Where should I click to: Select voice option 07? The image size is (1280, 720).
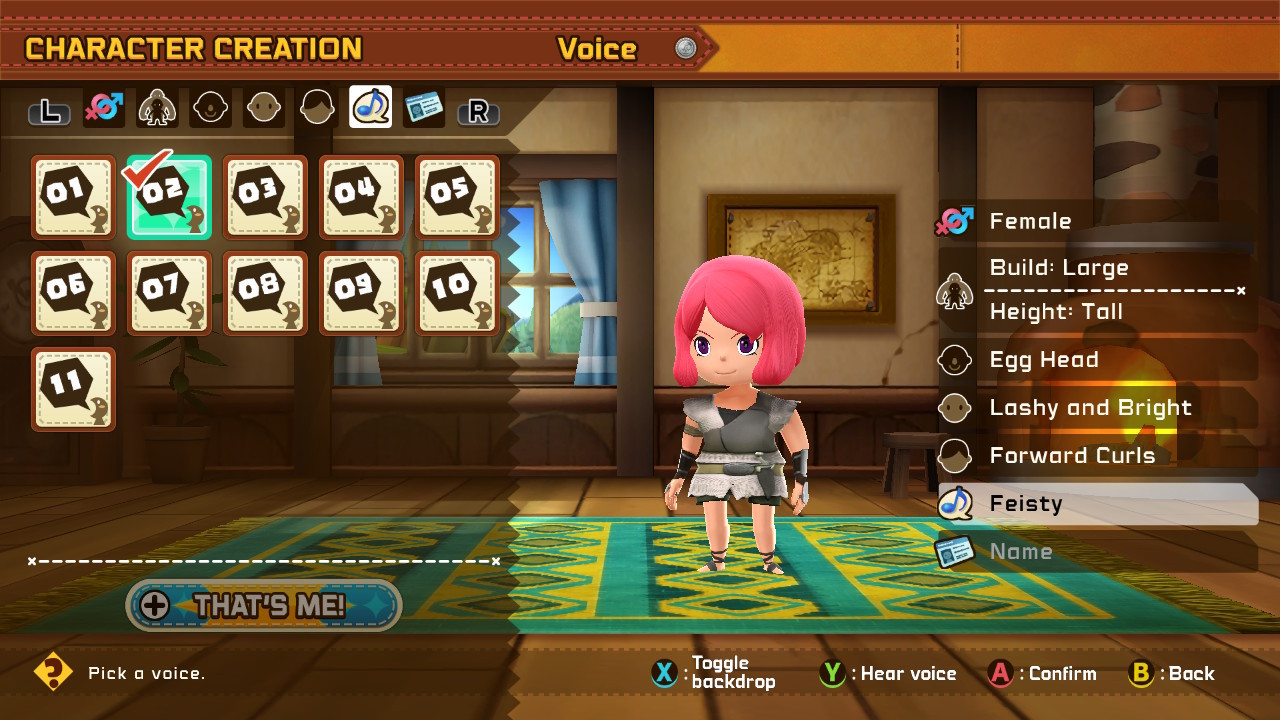pos(169,293)
